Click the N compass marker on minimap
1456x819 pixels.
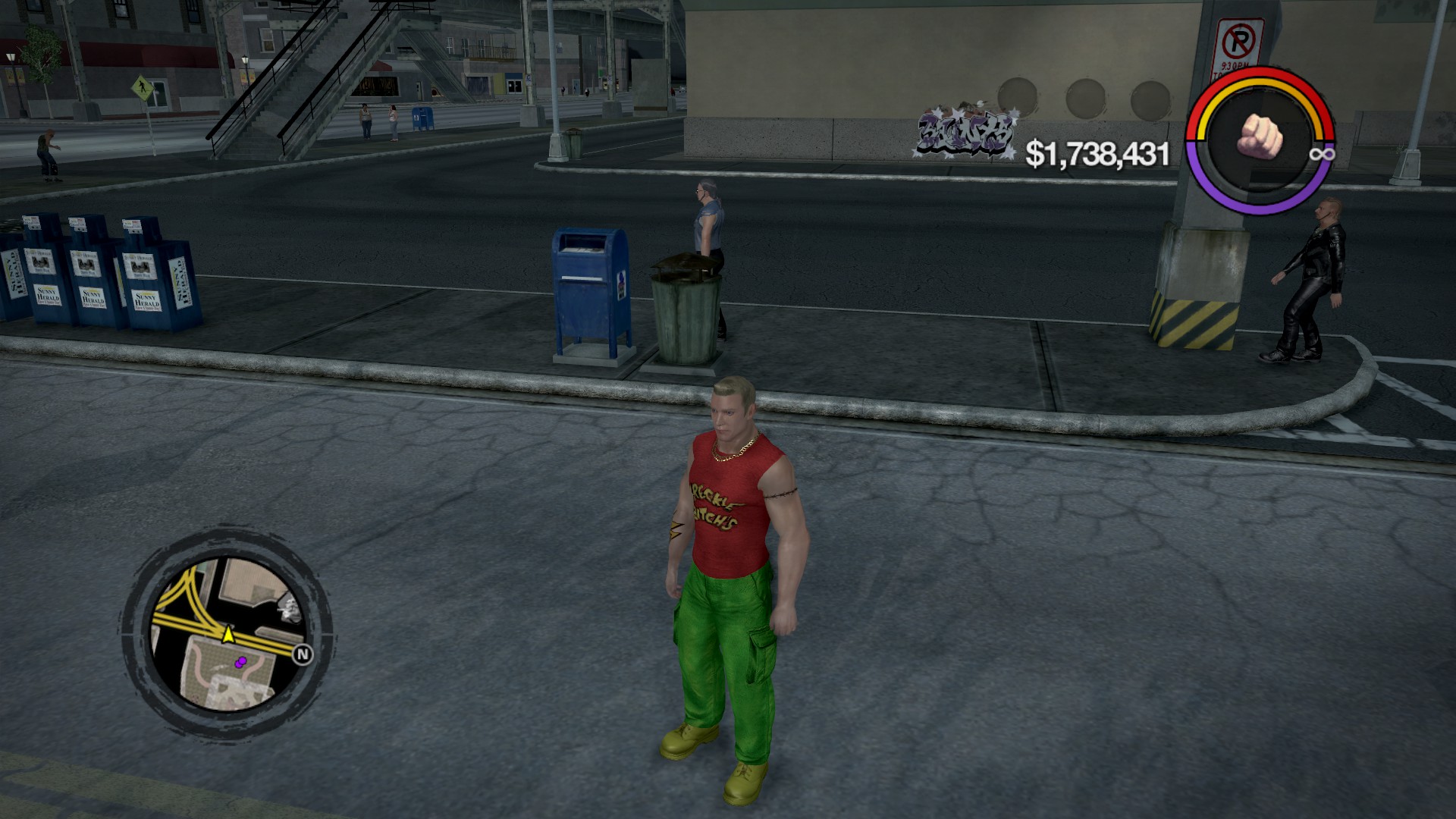pos(302,654)
